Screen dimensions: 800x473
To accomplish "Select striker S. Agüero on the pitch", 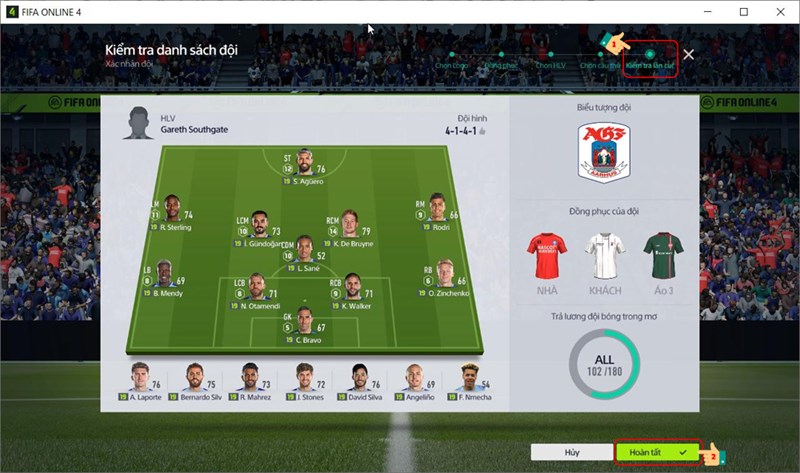I will click(x=304, y=164).
